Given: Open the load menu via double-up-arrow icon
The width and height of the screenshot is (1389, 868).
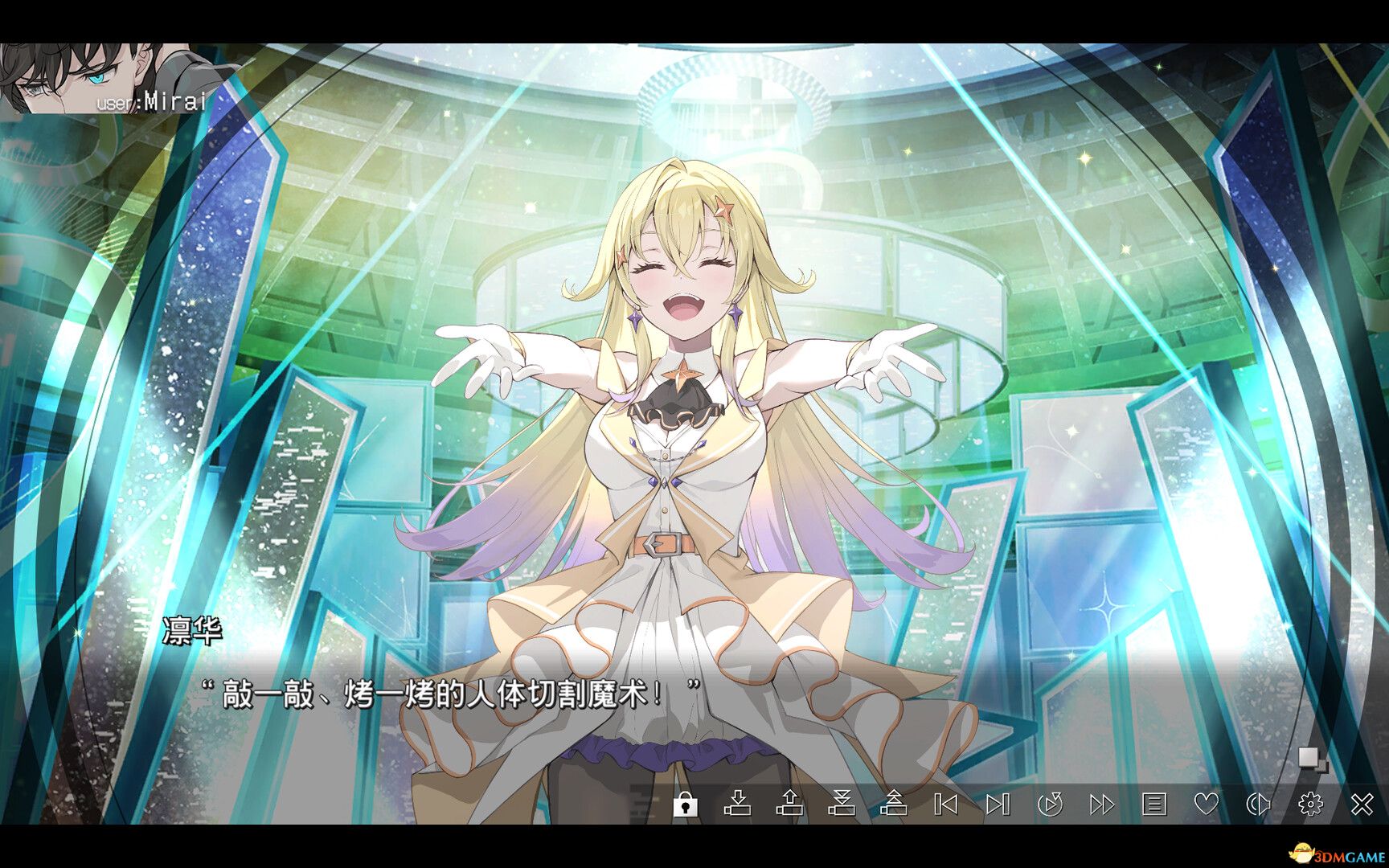Looking at the screenshot, I should click(x=895, y=806).
